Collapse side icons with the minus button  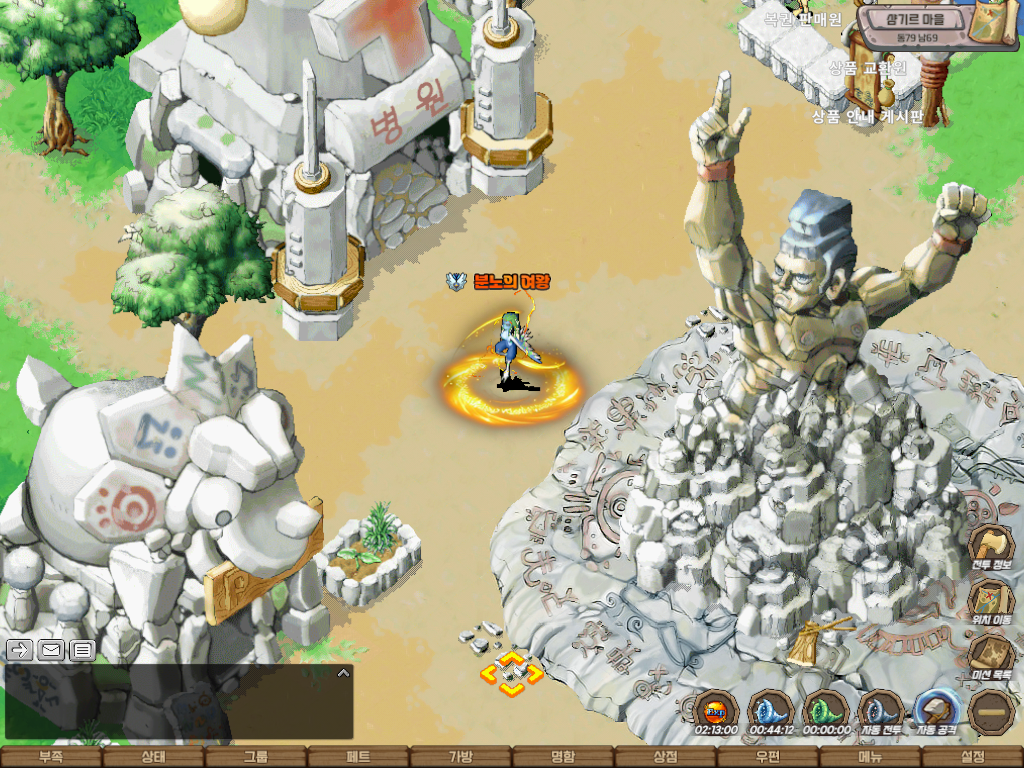click(x=992, y=712)
